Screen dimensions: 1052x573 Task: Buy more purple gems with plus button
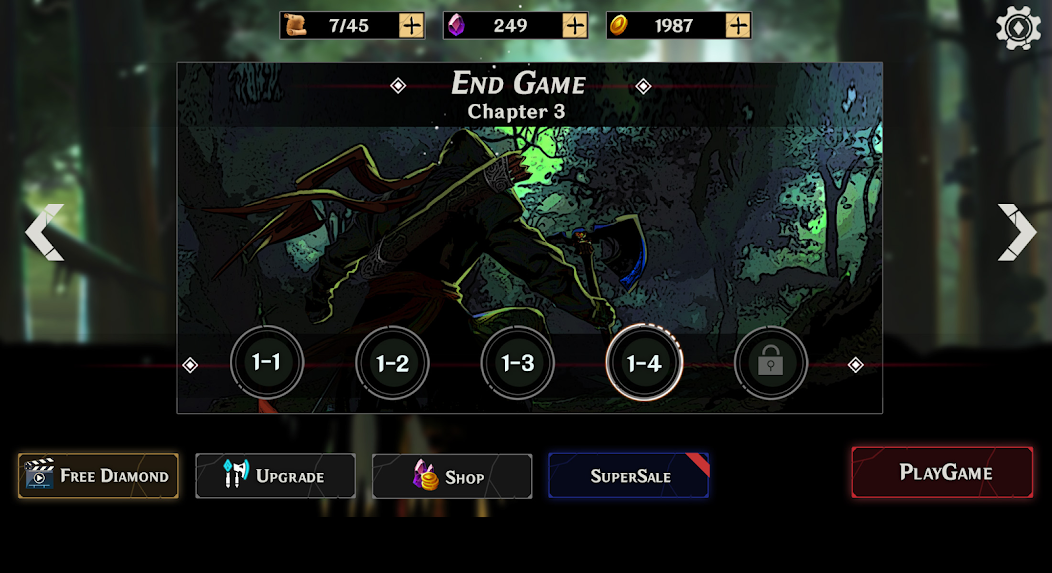575,25
